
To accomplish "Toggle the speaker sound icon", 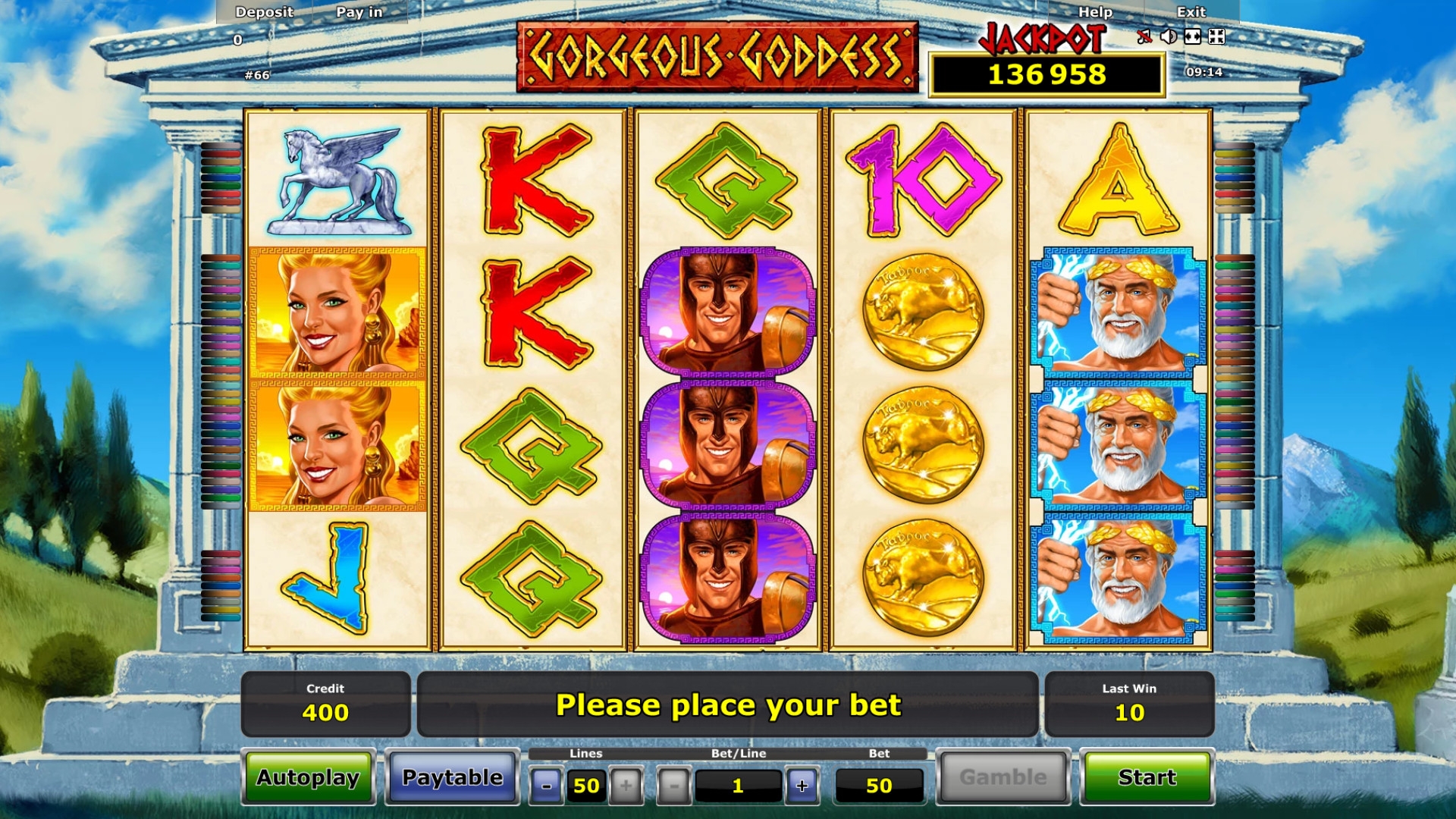I will pos(1169,36).
